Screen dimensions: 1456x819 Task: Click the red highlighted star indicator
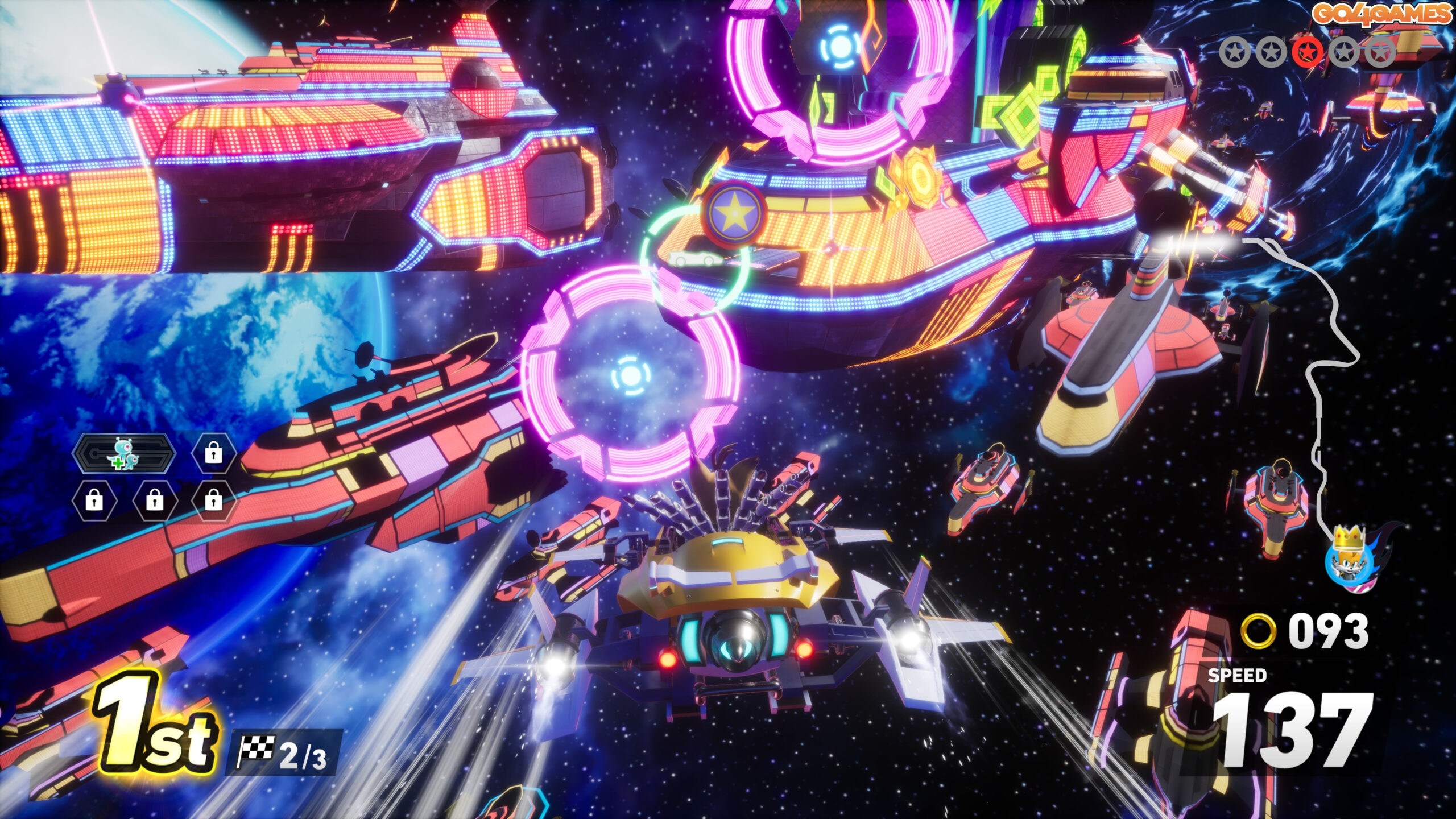coord(1308,53)
